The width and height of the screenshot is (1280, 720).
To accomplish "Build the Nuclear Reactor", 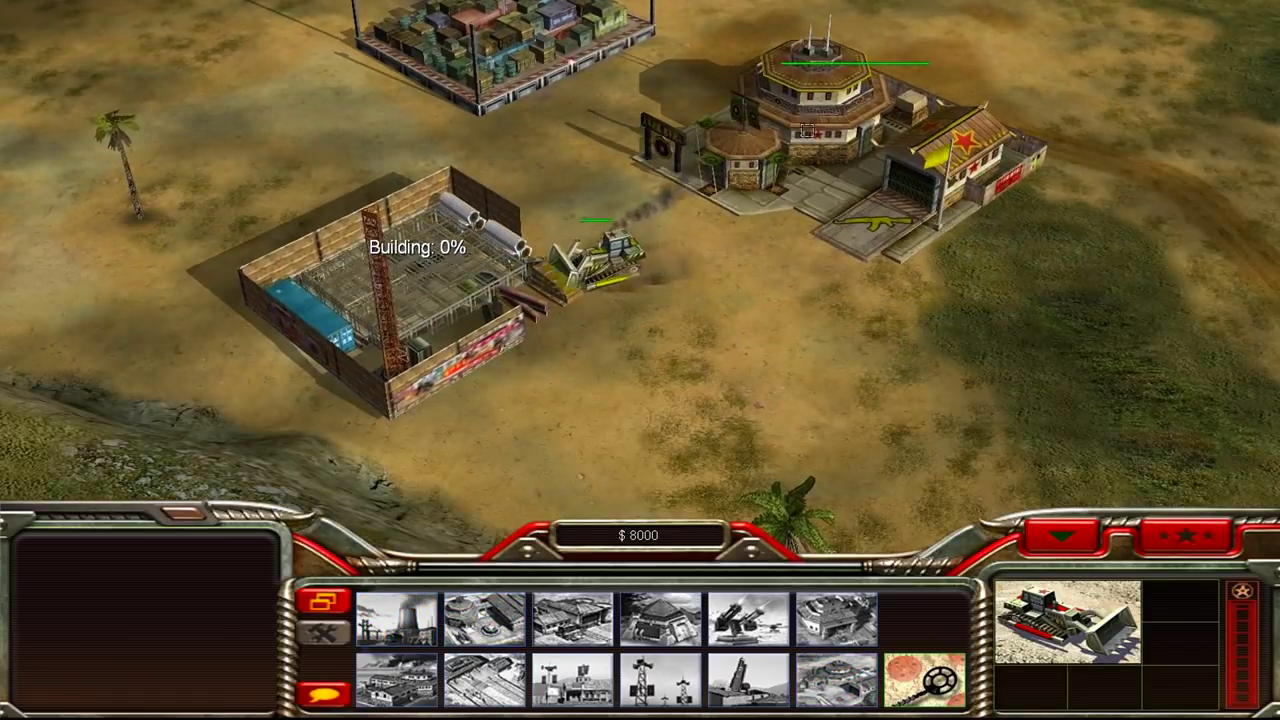I will (x=395, y=618).
